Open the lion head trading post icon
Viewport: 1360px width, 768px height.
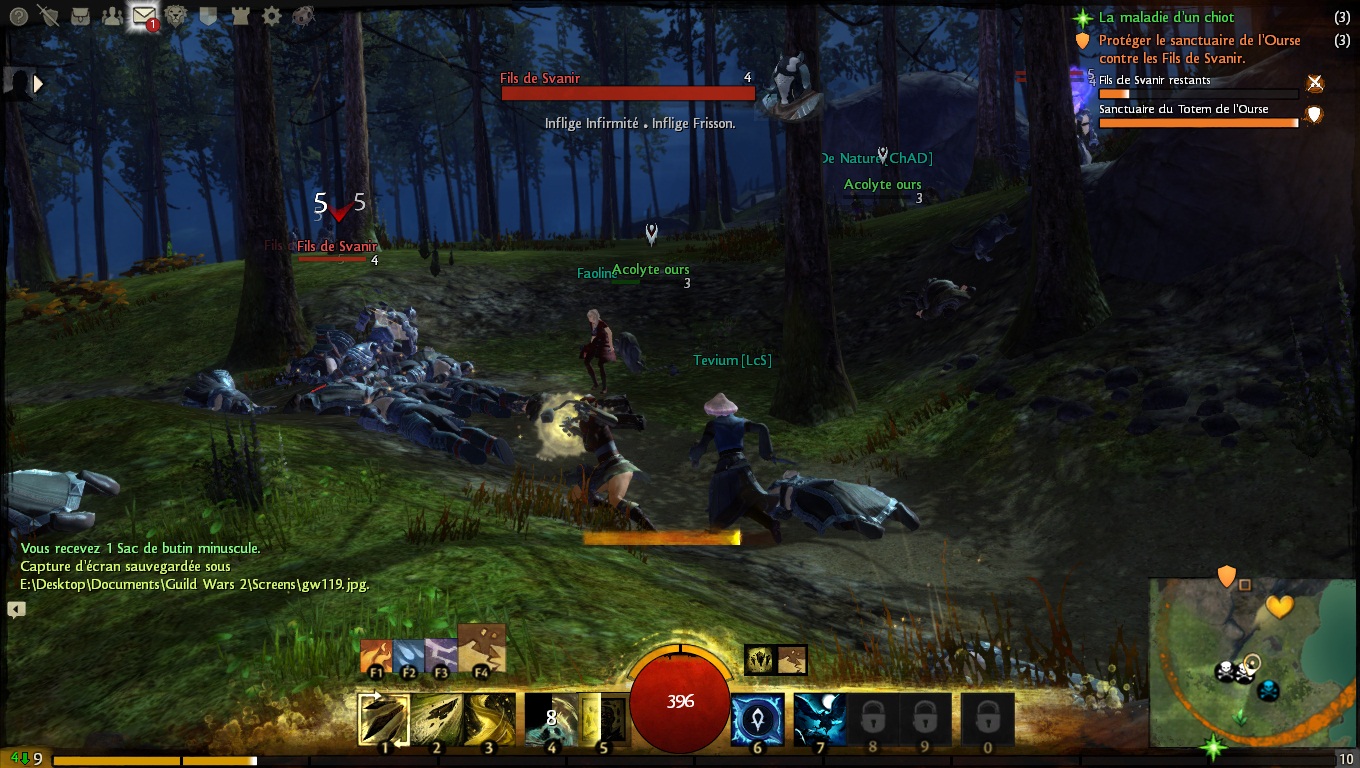[177, 16]
